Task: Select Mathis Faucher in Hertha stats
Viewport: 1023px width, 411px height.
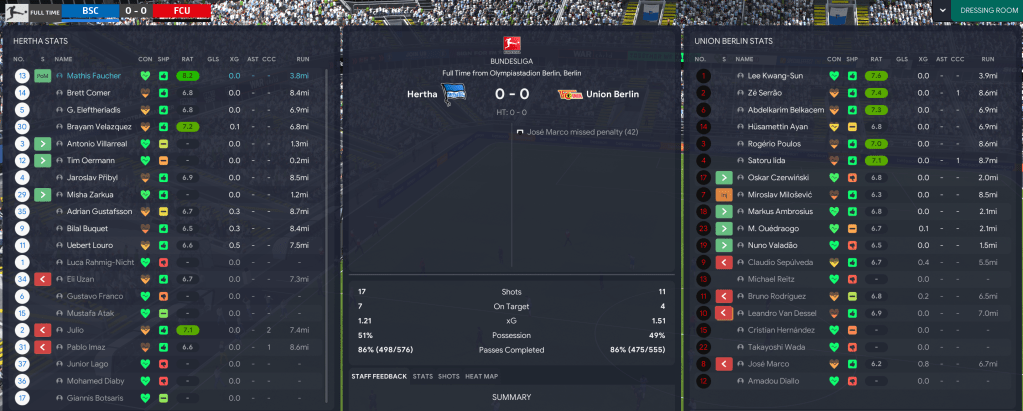Action: point(94,75)
